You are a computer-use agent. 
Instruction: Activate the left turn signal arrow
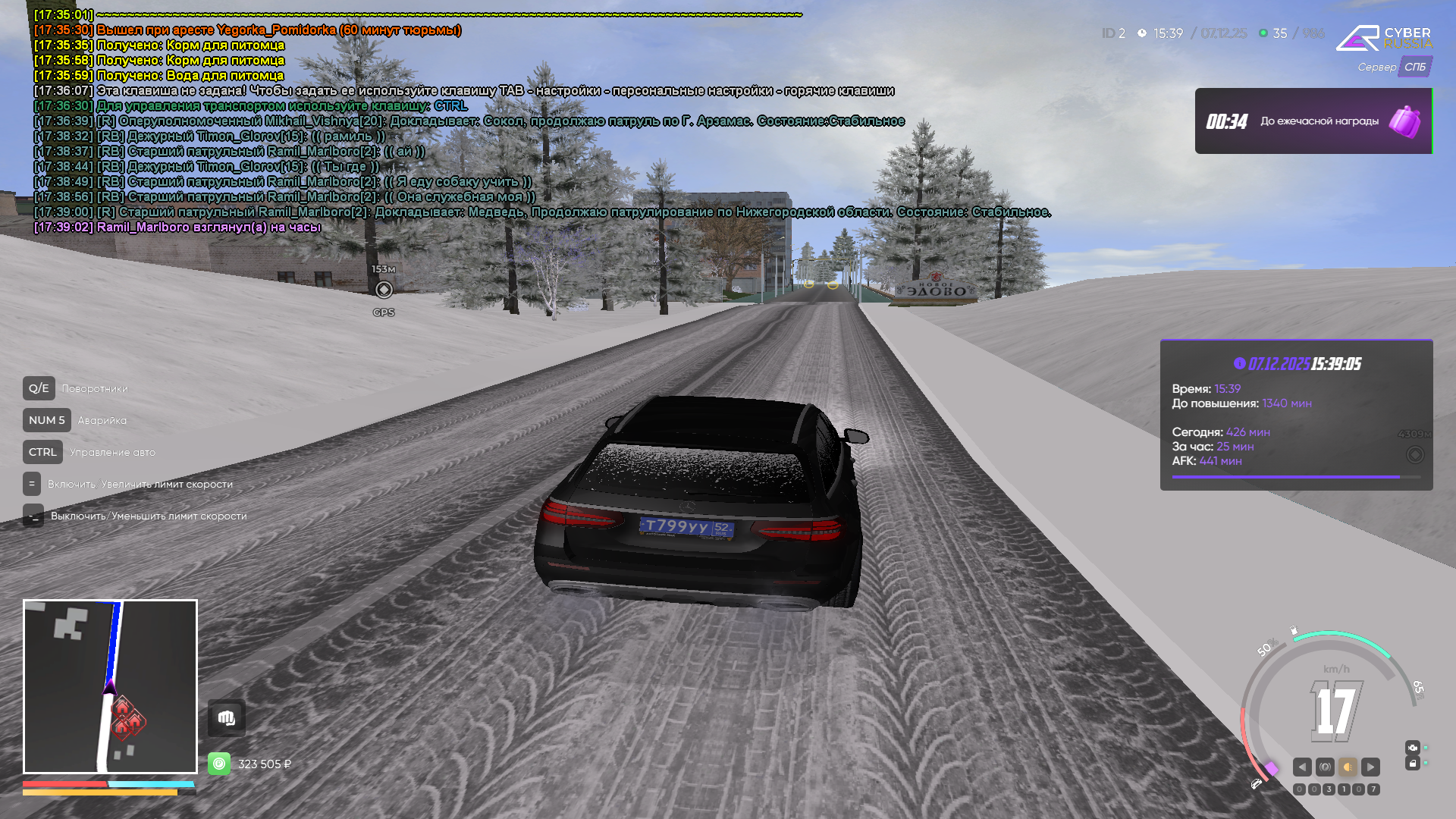click(x=1302, y=767)
